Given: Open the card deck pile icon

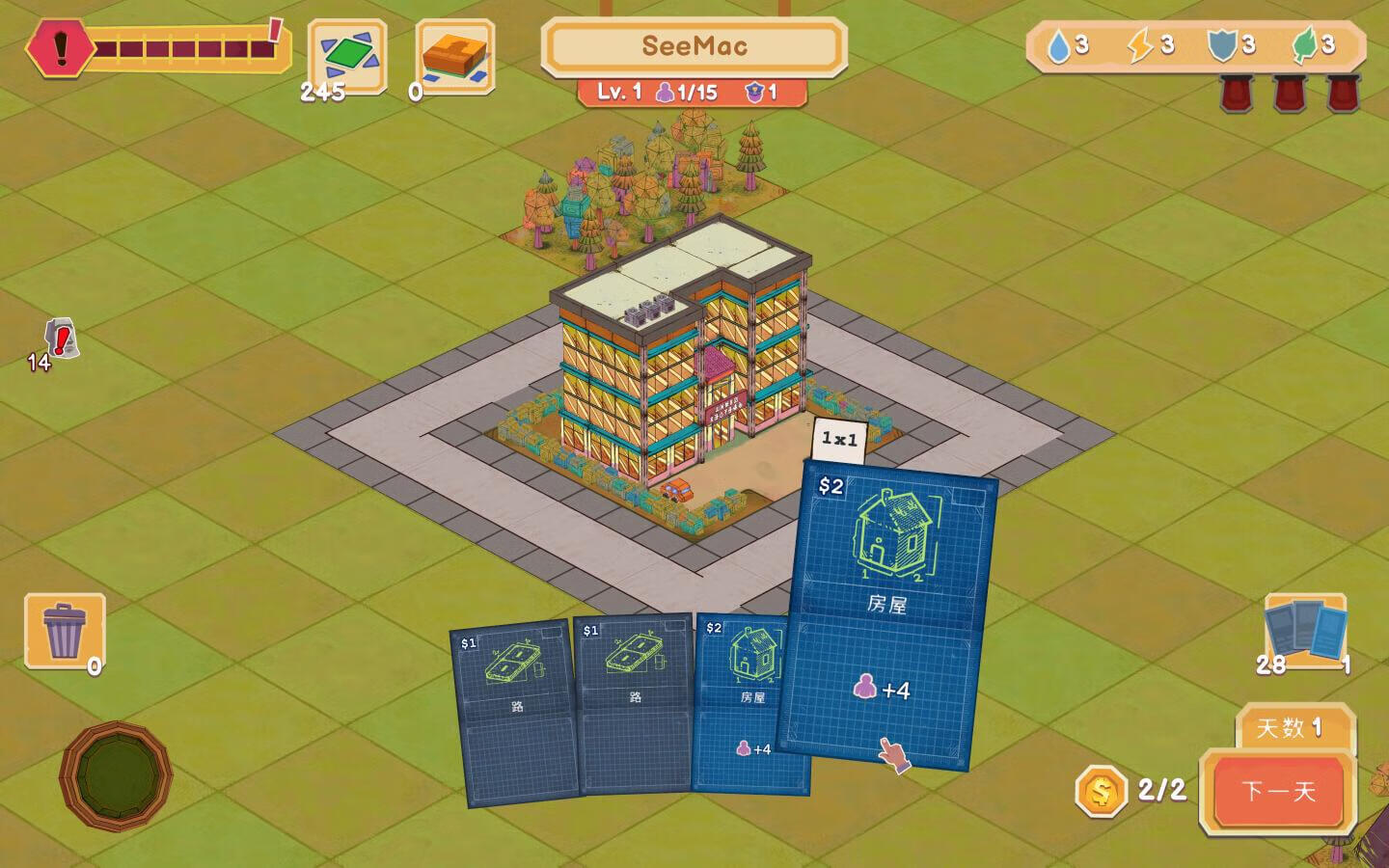Looking at the screenshot, I should 1304,630.
